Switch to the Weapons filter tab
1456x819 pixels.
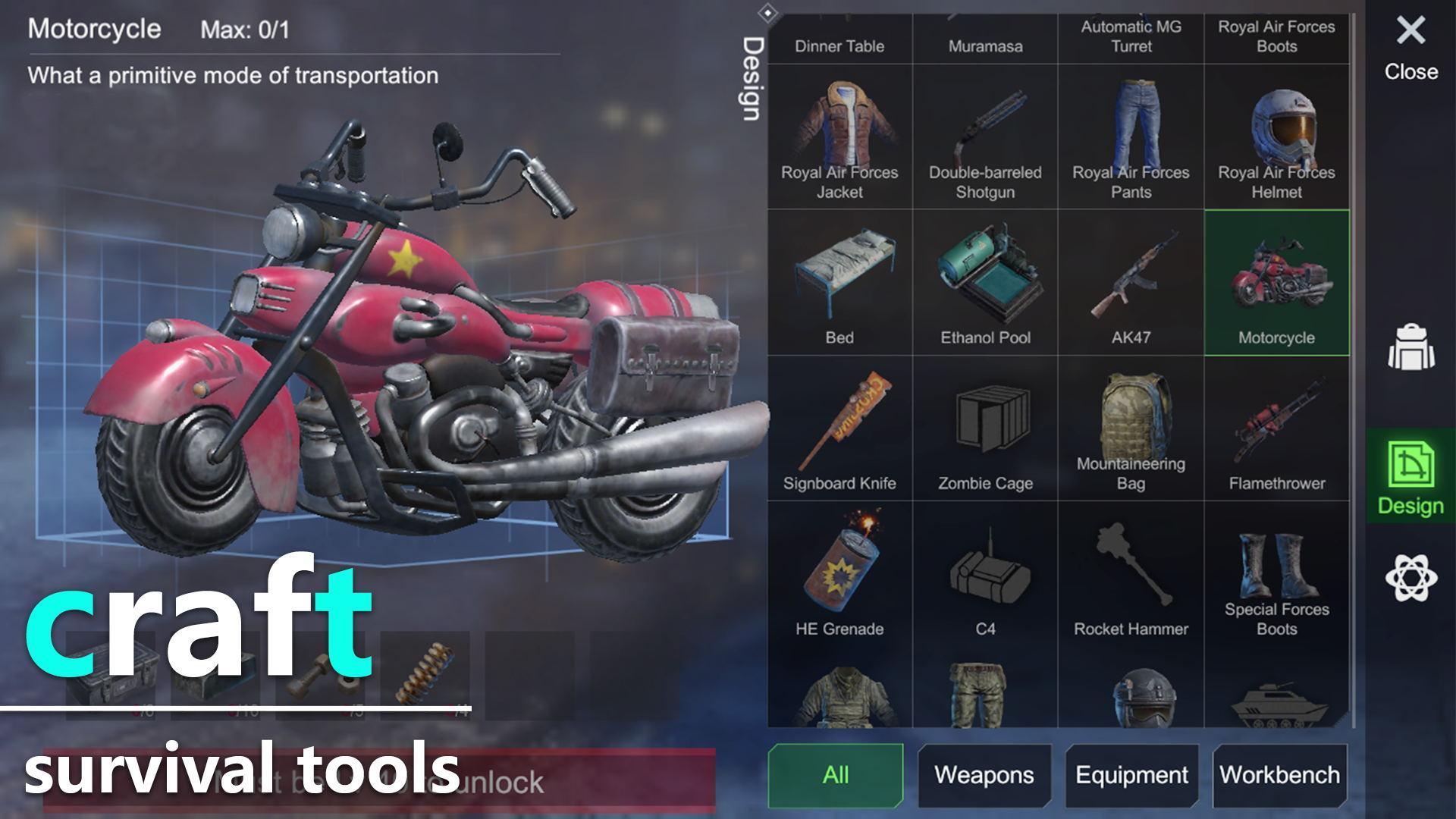[x=984, y=775]
